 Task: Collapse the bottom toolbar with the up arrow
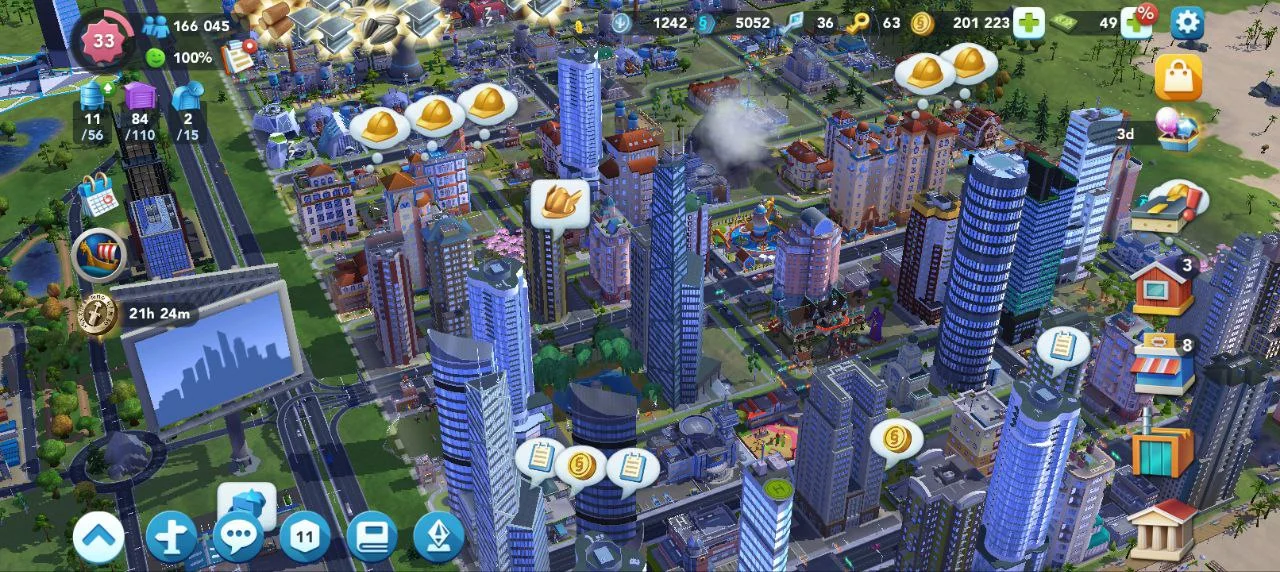click(x=98, y=537)
